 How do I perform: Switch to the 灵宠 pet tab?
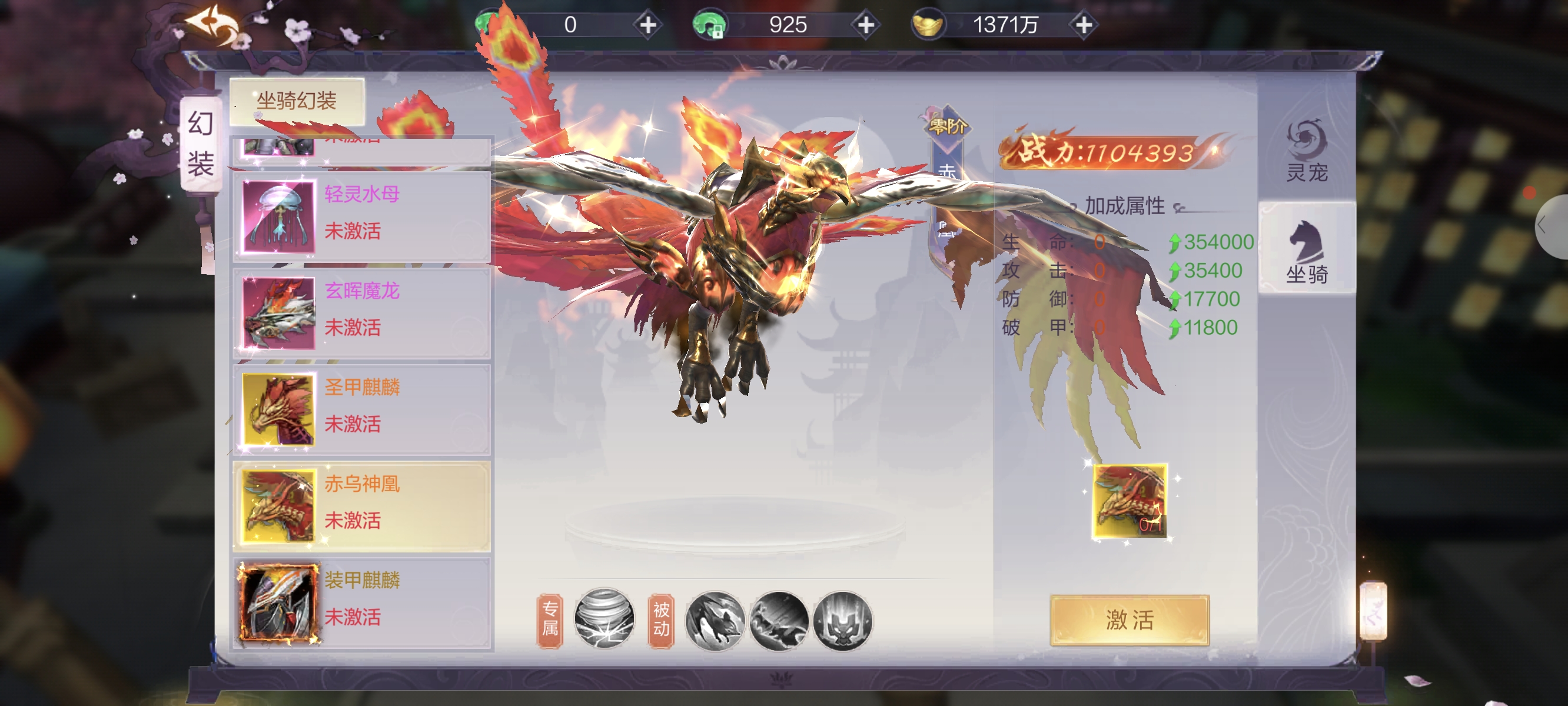click(x=1306, y=152)
